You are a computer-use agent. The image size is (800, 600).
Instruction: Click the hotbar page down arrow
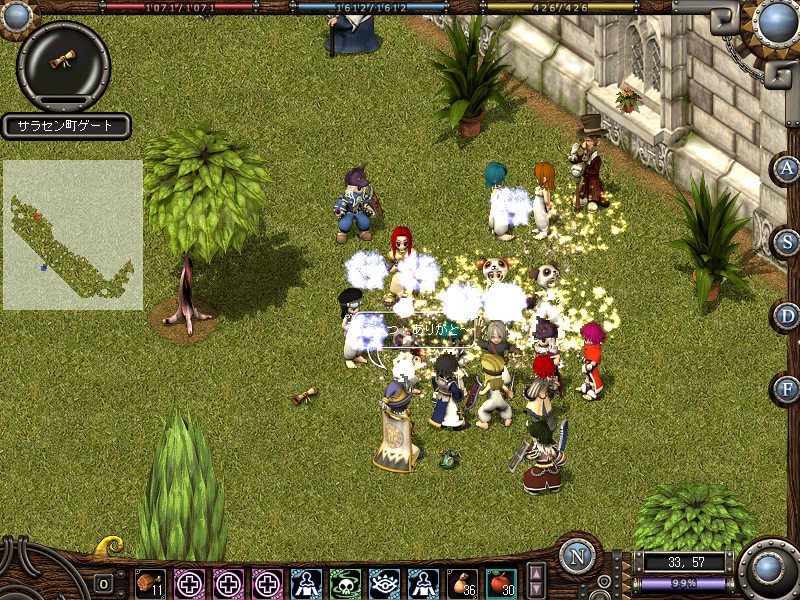537,590
